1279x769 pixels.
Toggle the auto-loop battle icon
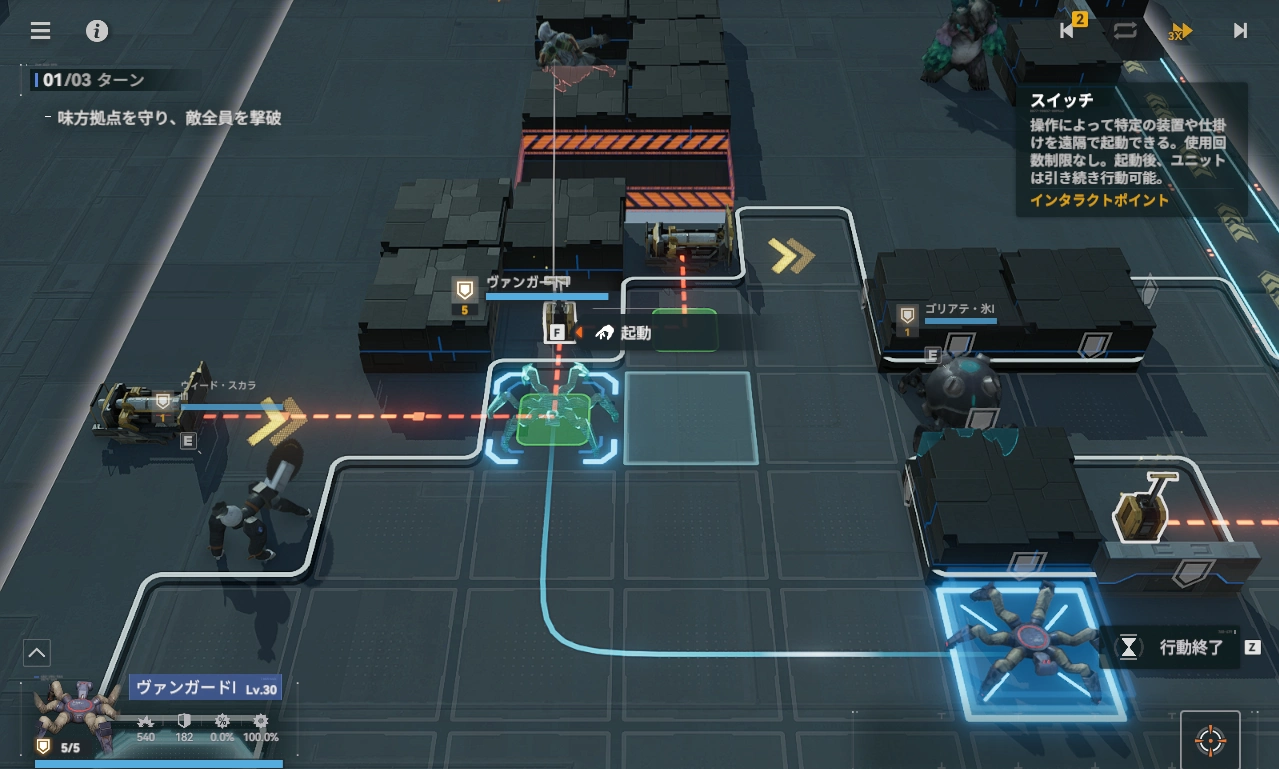1125,30
